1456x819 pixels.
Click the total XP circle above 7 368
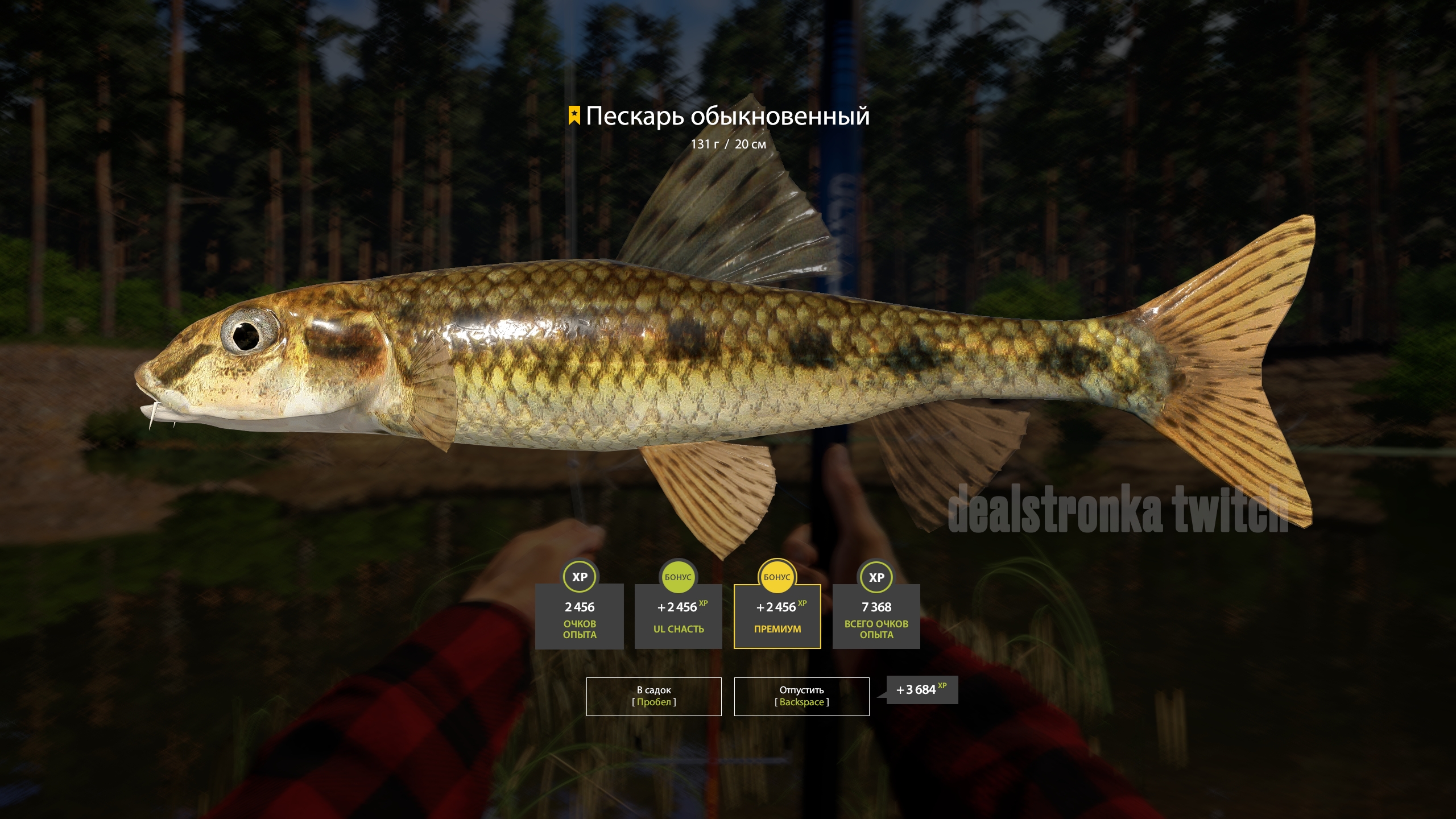(876, 578)
